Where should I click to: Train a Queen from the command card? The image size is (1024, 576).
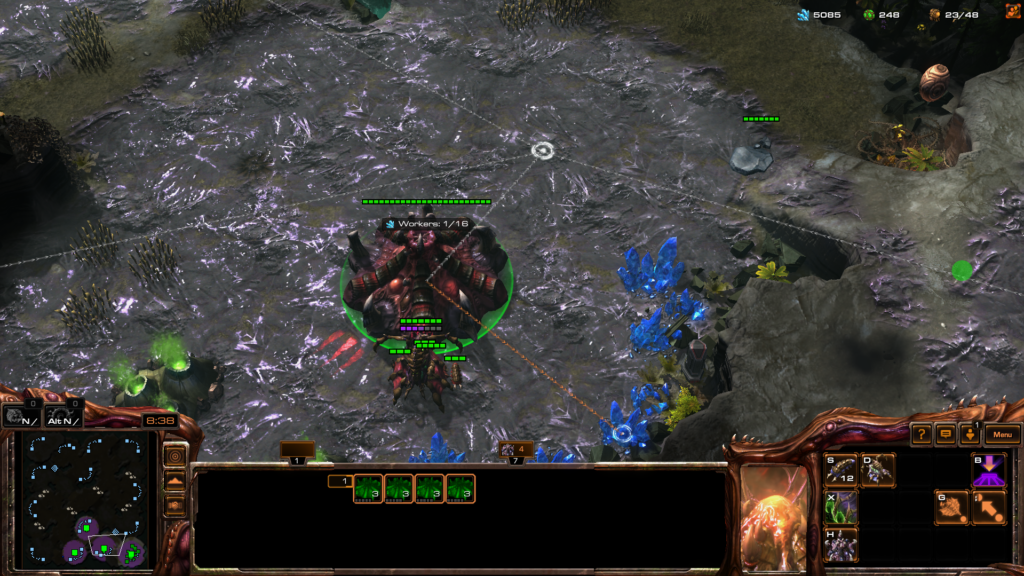tap(879, 470)
